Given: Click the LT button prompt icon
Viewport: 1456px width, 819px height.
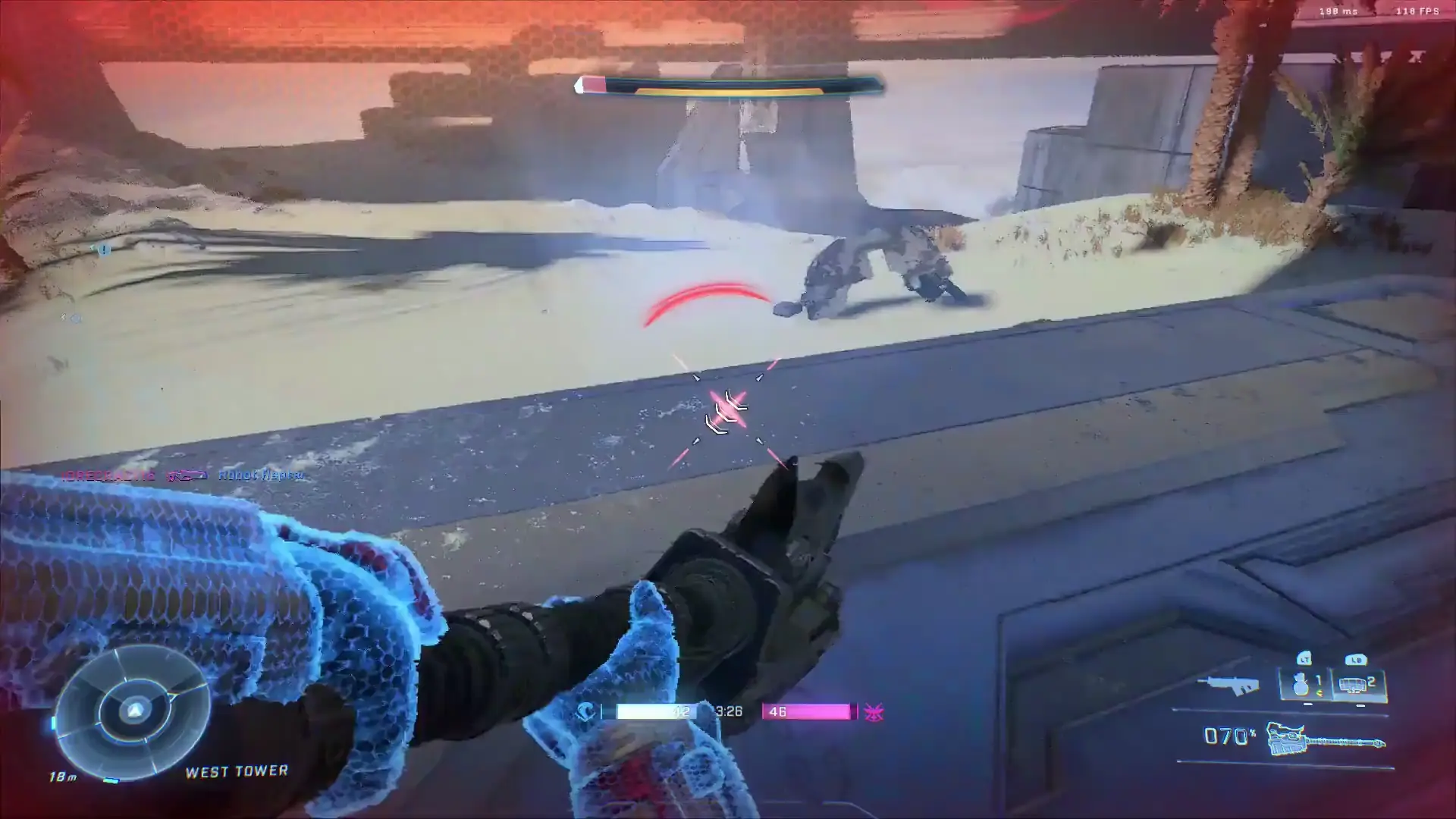Looking at the screenshot, I should click(x=1304, y=659).
